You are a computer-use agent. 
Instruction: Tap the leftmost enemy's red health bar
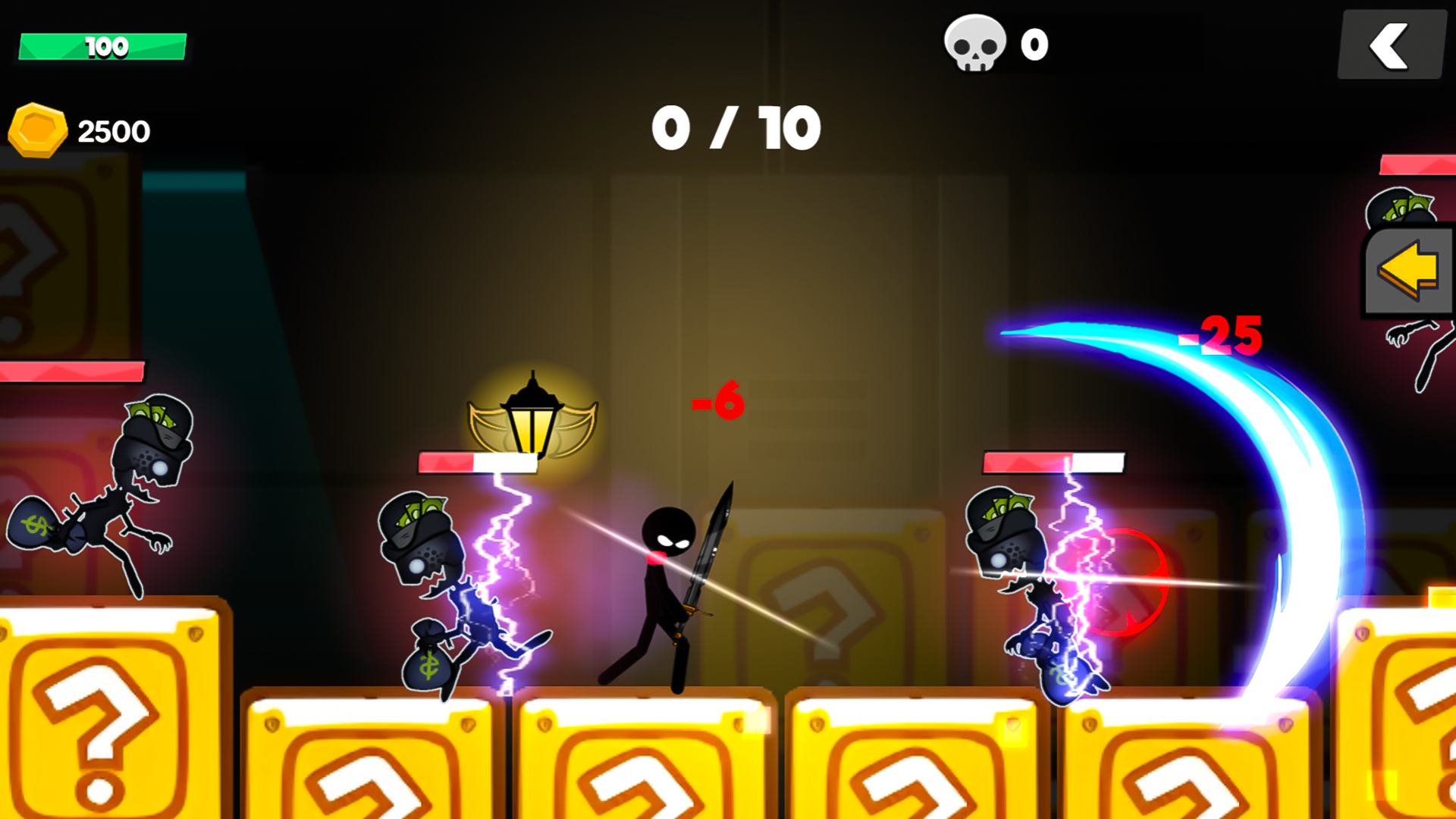pos(74,372)
